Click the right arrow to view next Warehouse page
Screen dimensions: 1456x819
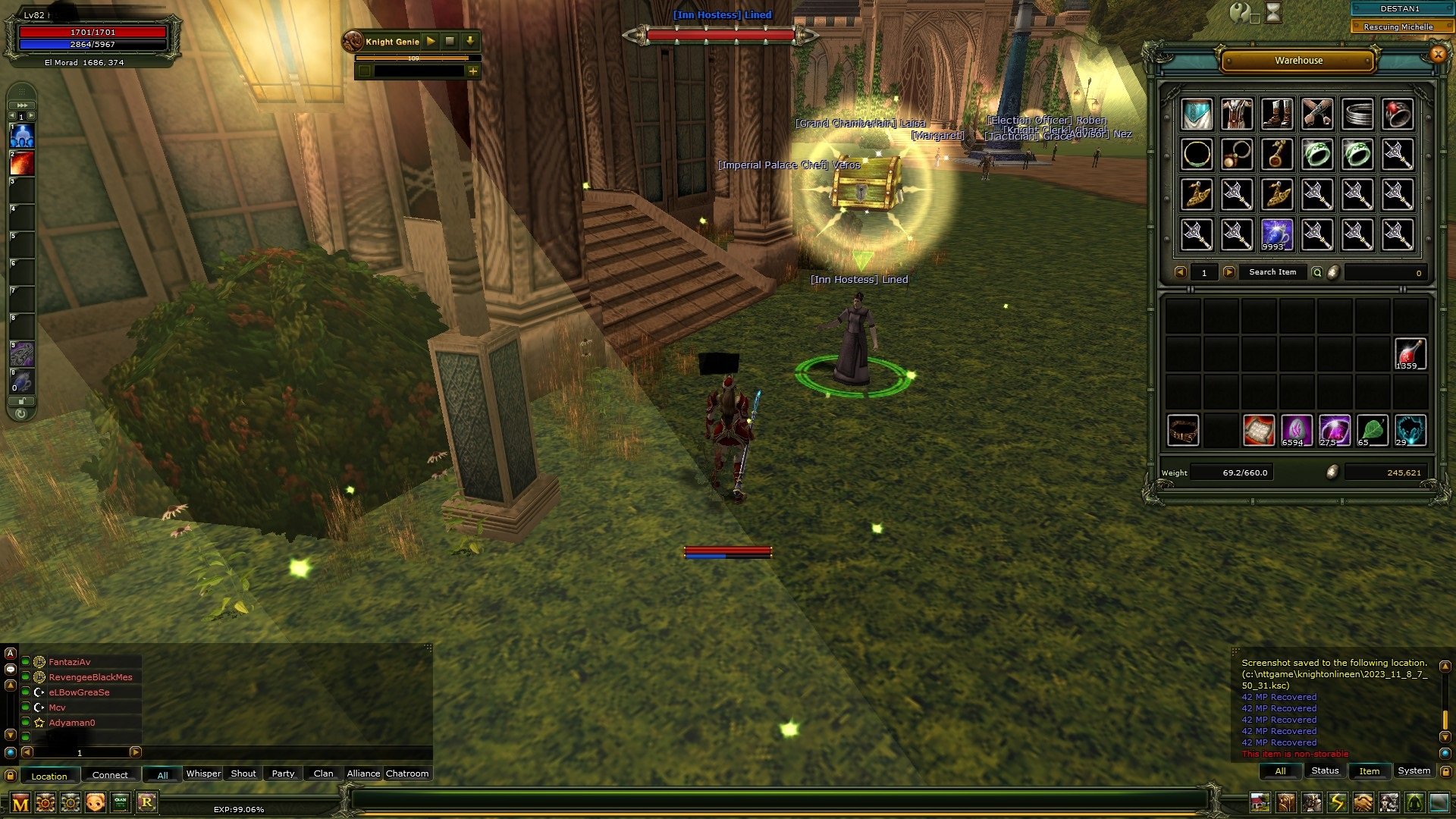pos(1229,272)
